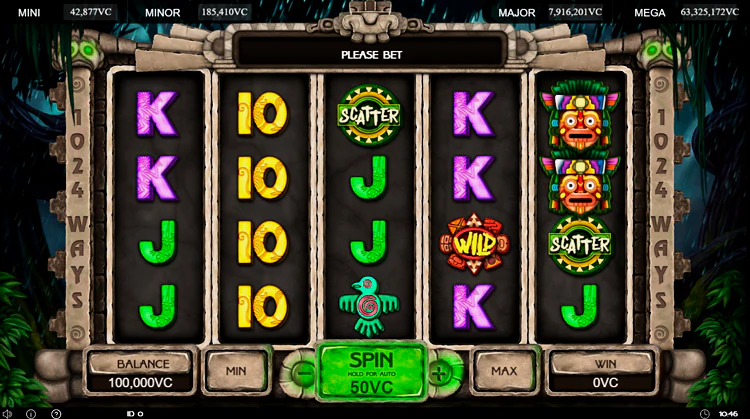The image size is (750, 419).
Task: Open help with the question mark icon
Action: [x=56, y=413]
